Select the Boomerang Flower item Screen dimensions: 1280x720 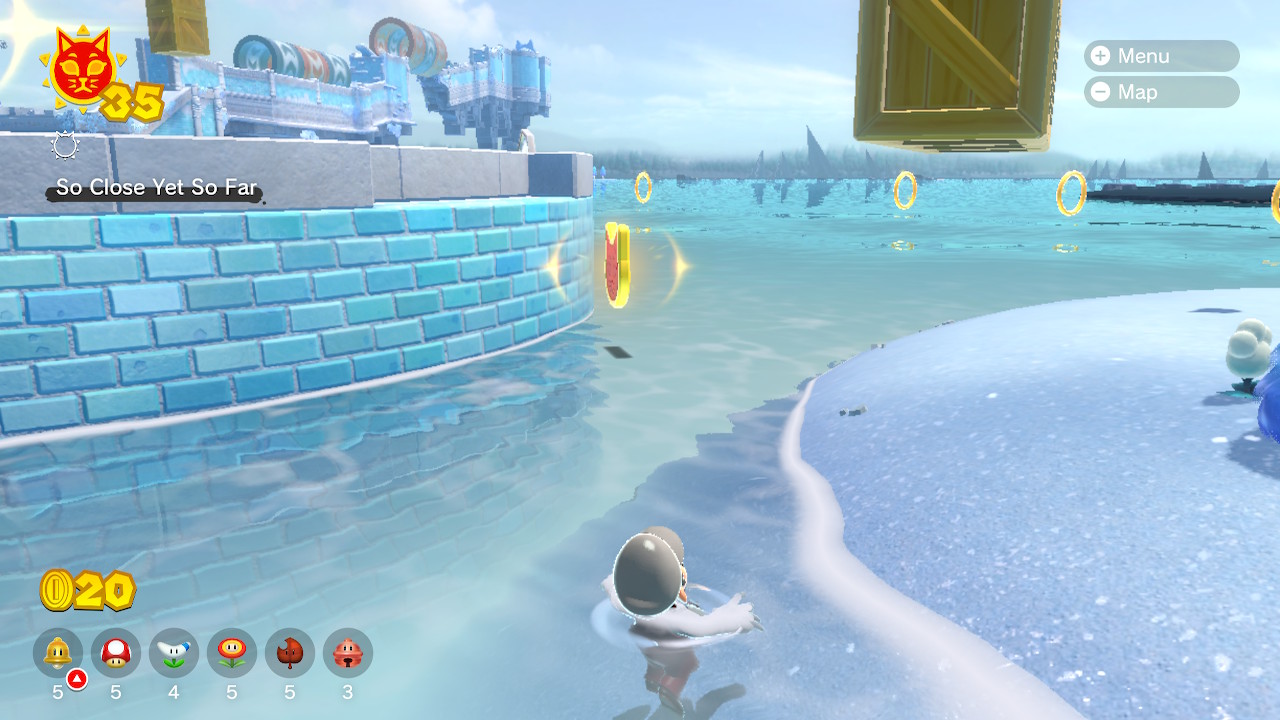click(174, 653)
